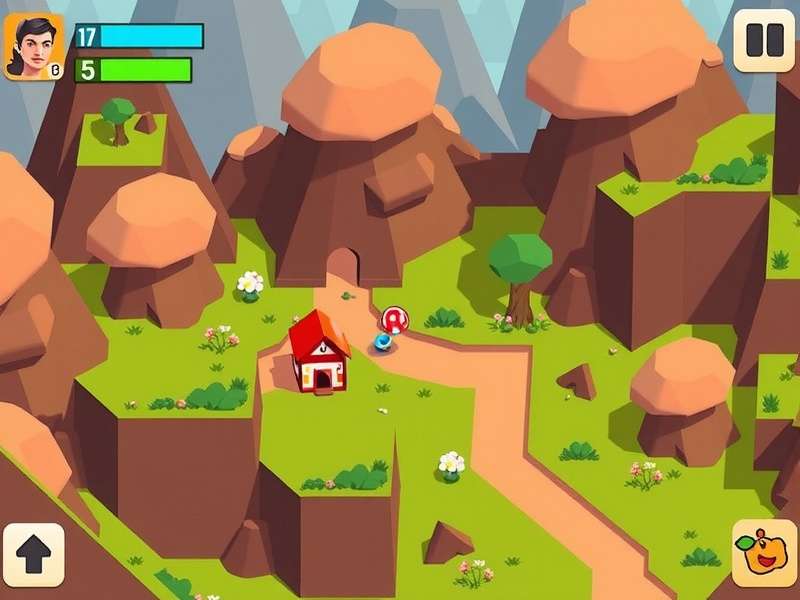
Task: Open the player portrait profile
Action: (x=34, y=47)
